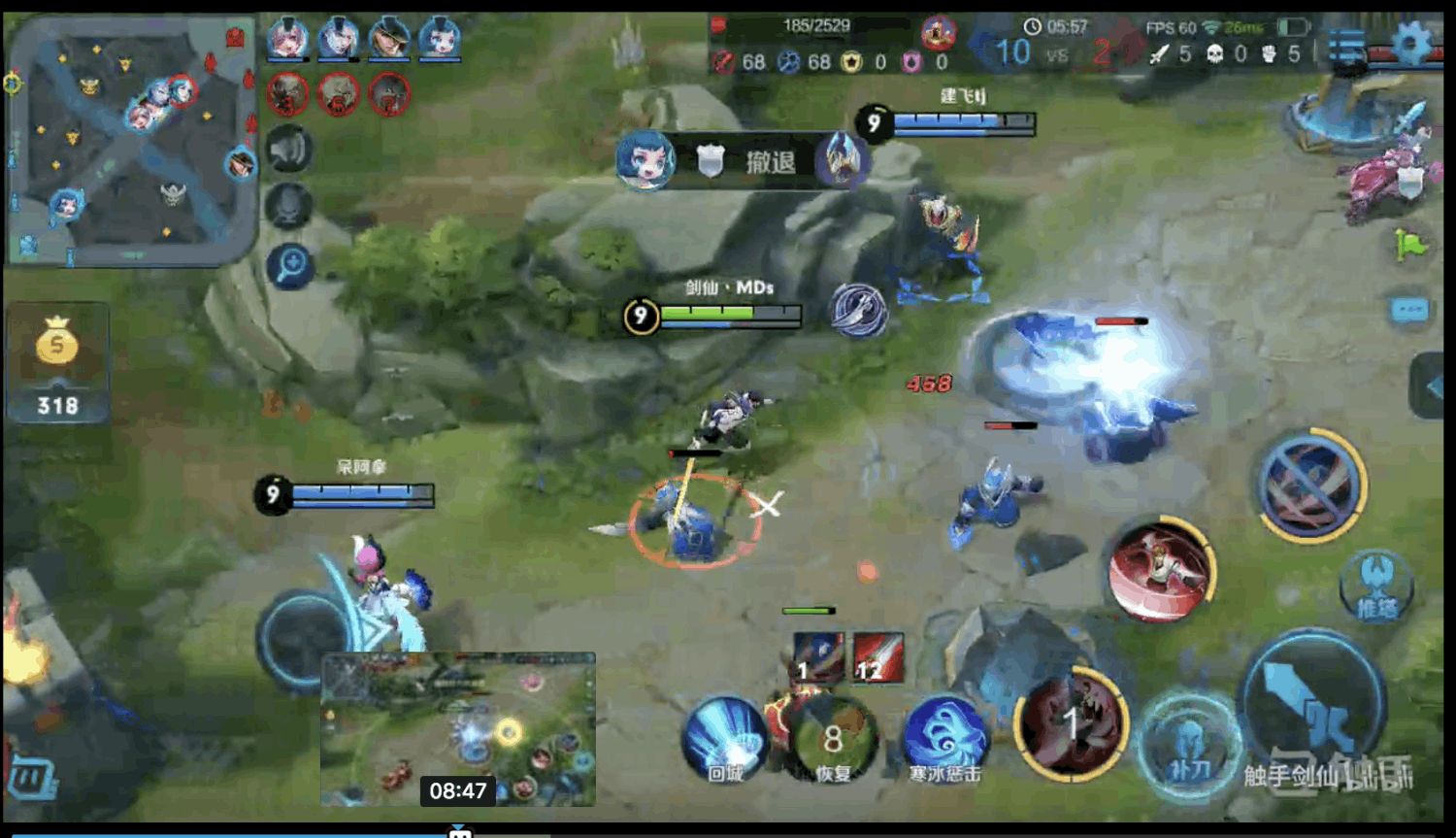
Task: Select the red sword equipment slot
Action: click(878, 656)
